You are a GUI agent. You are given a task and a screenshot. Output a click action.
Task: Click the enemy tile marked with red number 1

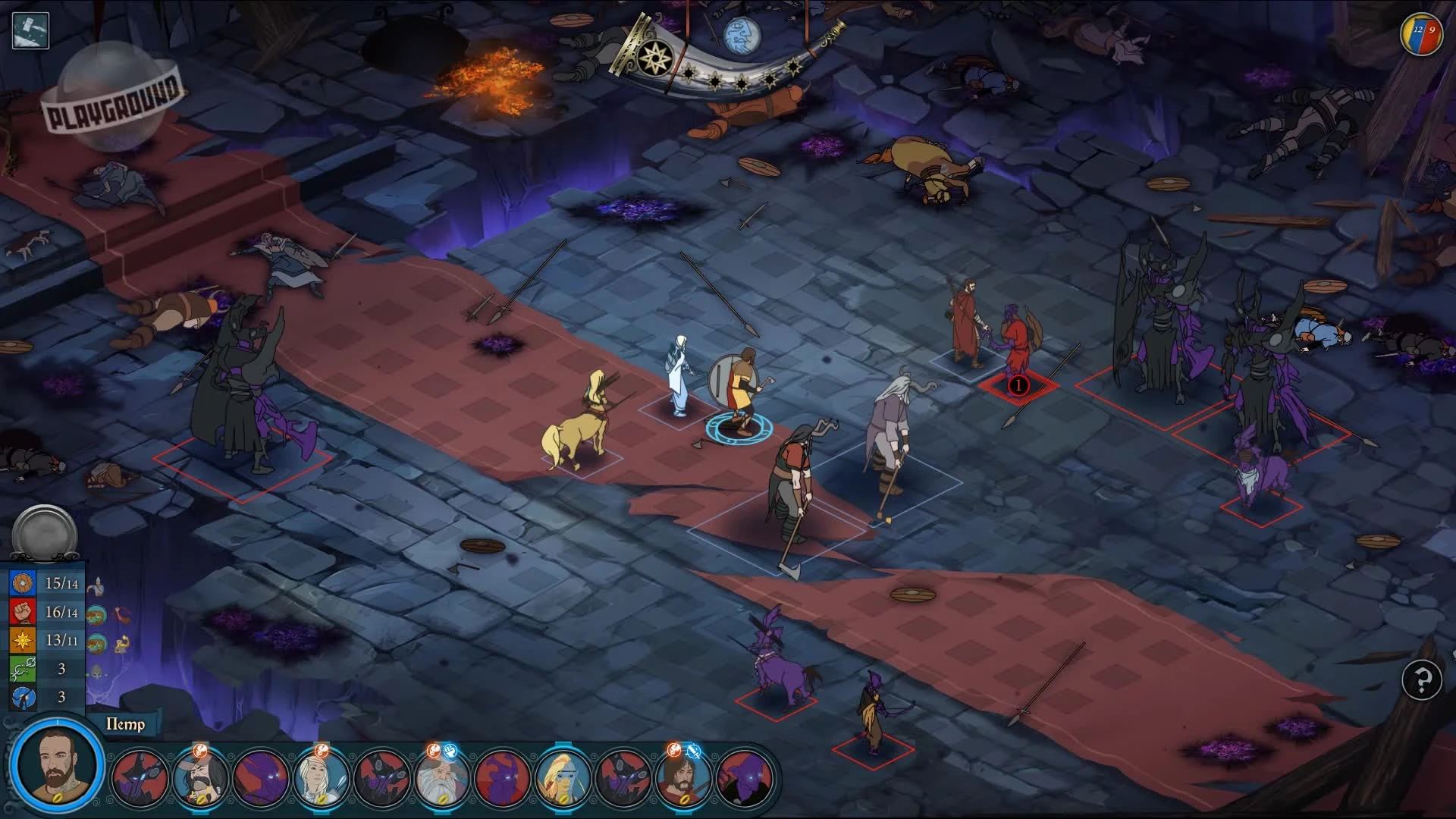tap(1018, 385)
